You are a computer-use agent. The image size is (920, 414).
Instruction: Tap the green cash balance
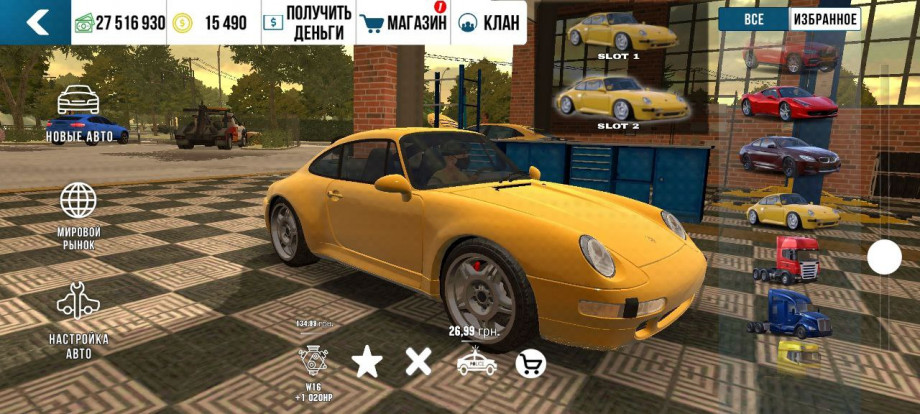pyautogui.click(x=118, y=22)
